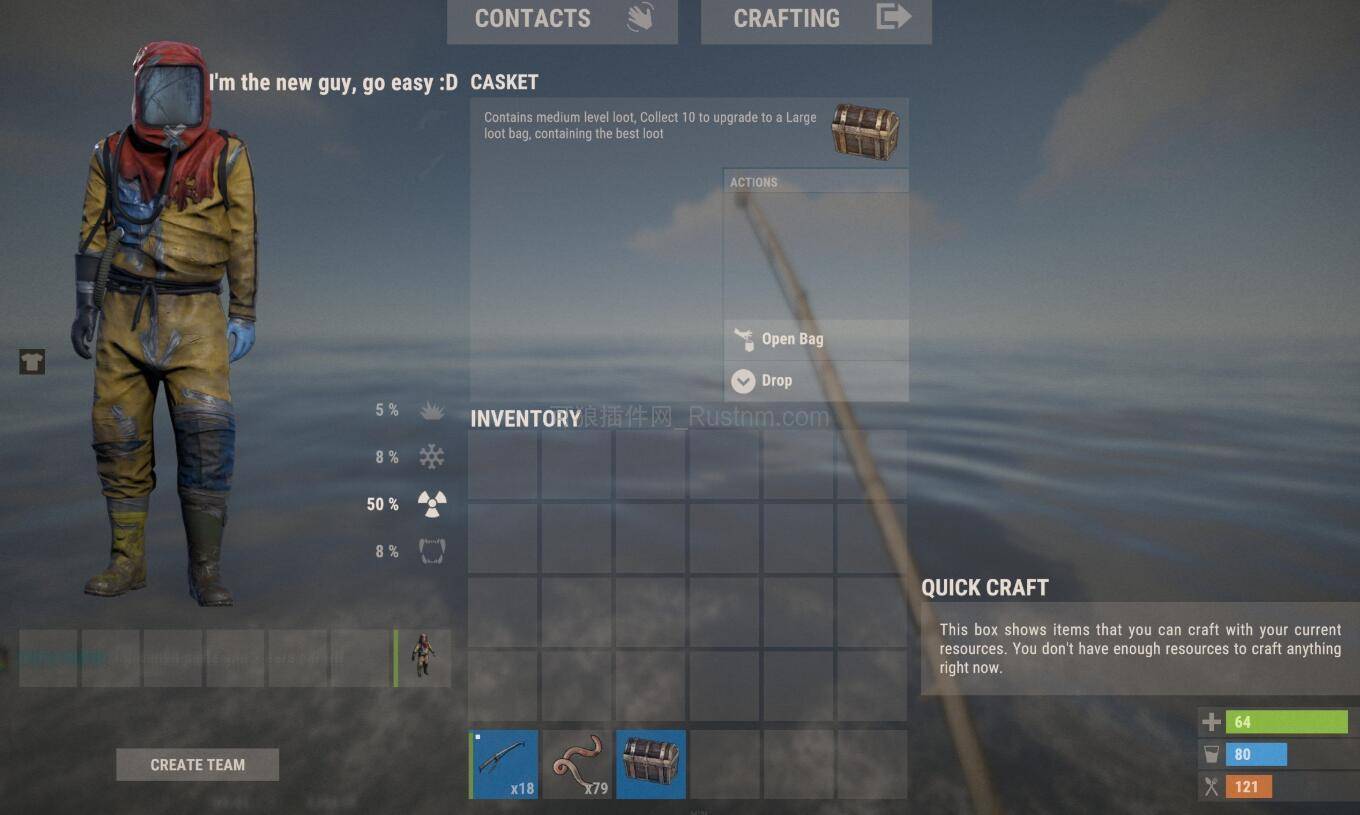Image resolution: width=1360 pixels, height=815 pixels.
Task: Click the crossed utensils food icon
Action: [1209, 787]
